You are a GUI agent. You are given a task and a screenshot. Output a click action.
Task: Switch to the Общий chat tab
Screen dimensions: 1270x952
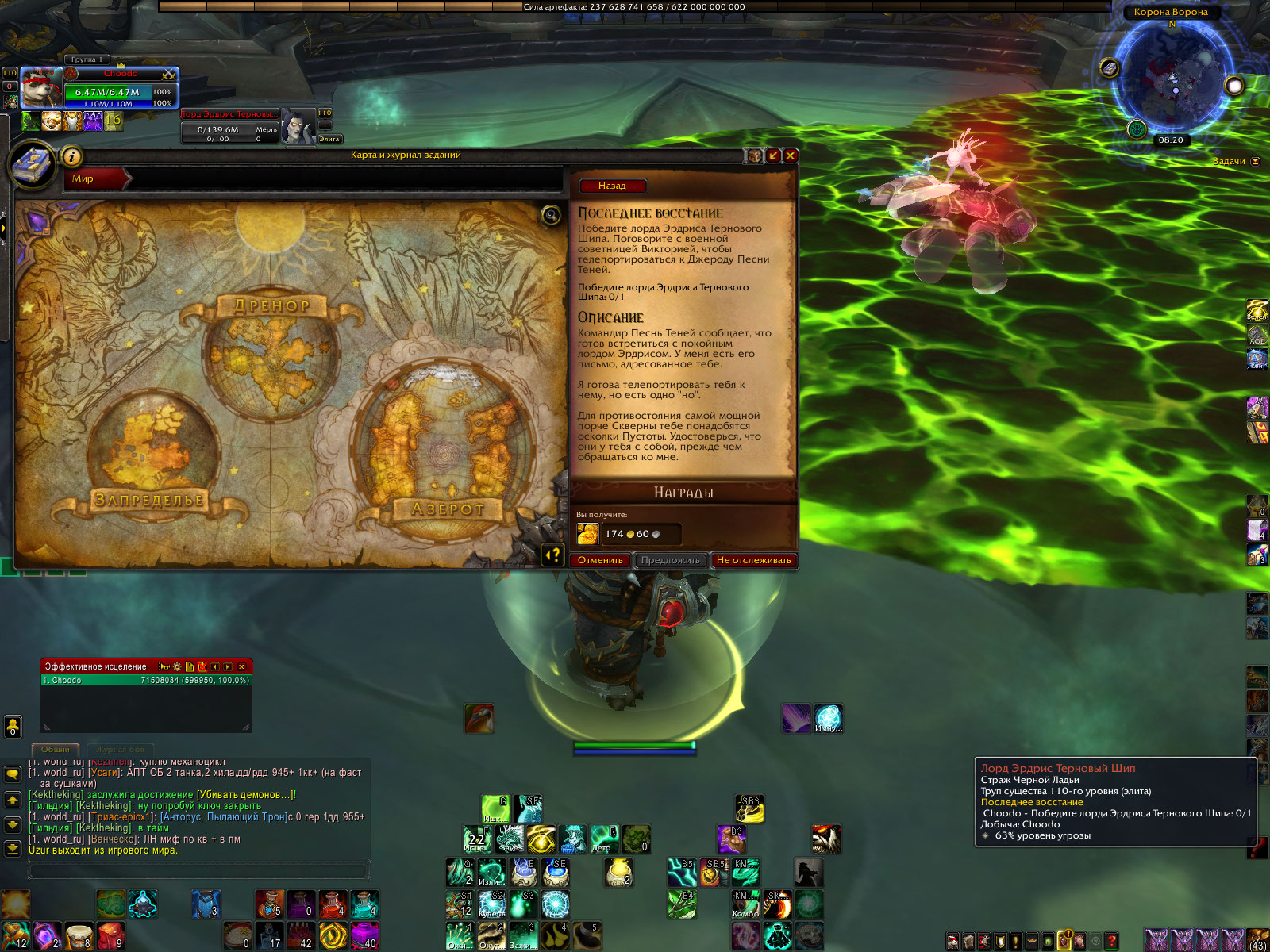point(56,749)
